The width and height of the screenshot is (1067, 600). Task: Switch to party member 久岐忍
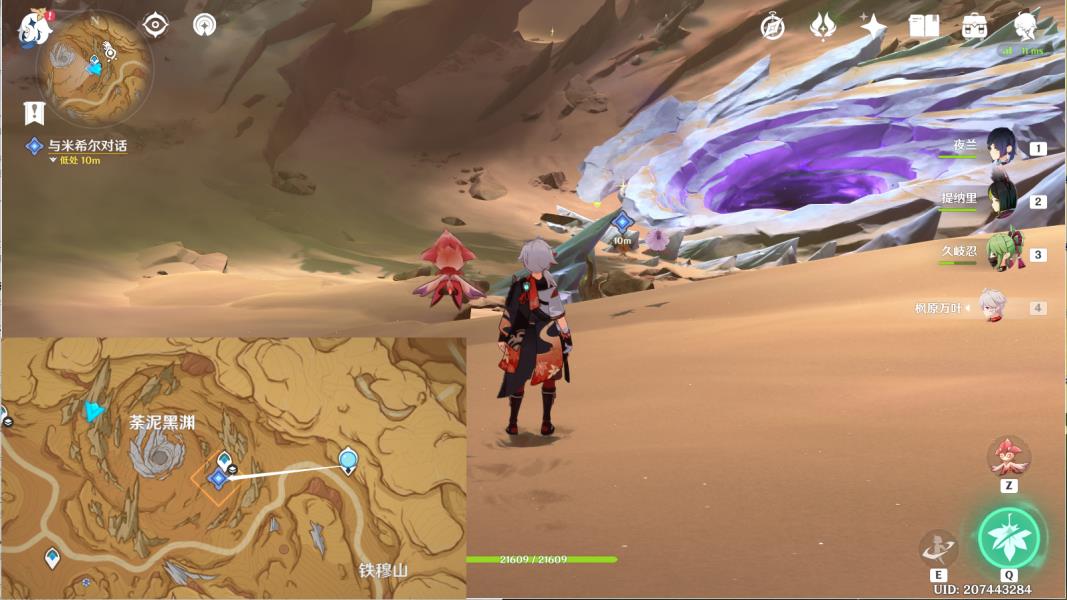click(x=1003, y=252)
